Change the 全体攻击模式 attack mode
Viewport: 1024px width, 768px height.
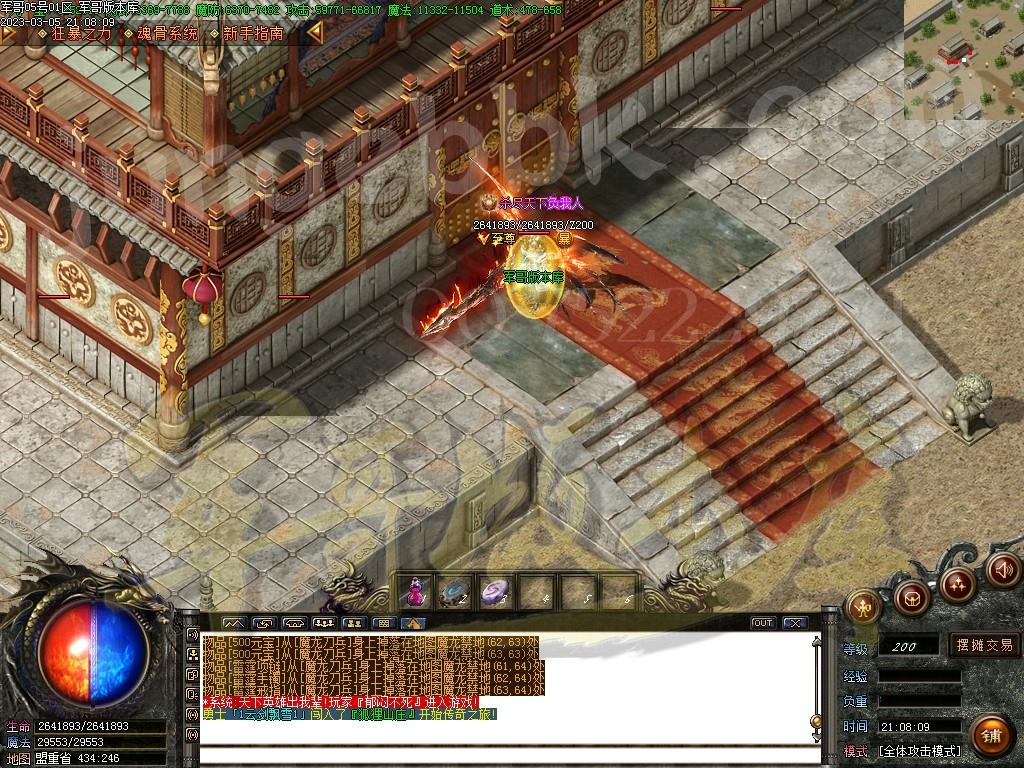click(919, 750)
